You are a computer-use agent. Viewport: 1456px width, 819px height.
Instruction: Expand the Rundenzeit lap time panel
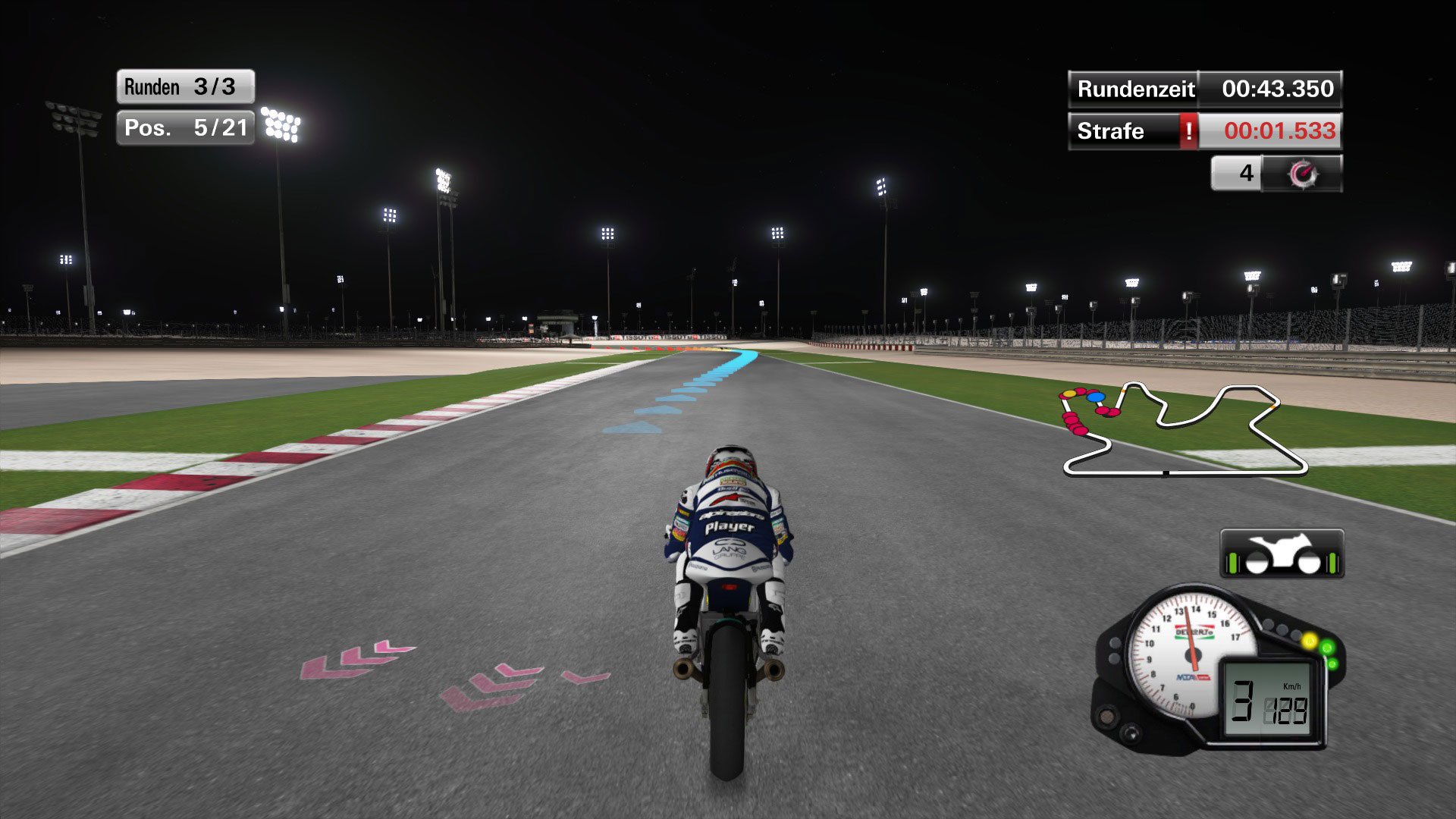coord(1135,89)
